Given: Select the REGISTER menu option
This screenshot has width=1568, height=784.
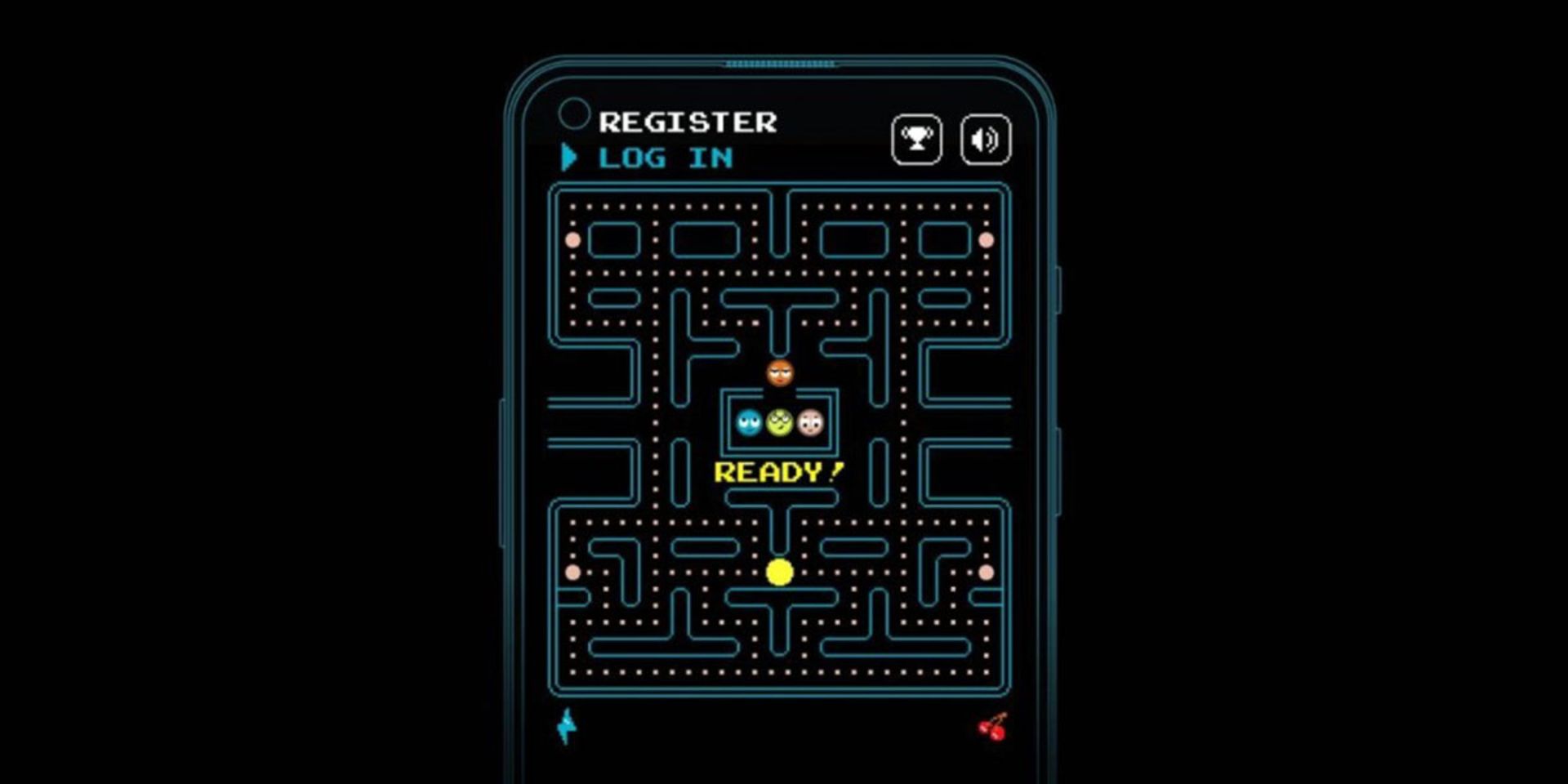Looking at the screenshot, I should point(688,122).
